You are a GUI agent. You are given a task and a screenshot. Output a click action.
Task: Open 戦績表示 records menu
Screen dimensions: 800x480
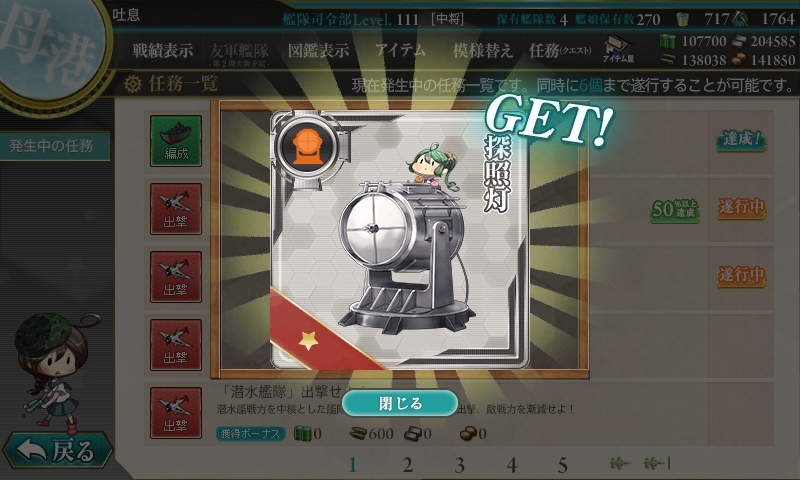pos(165,50)
